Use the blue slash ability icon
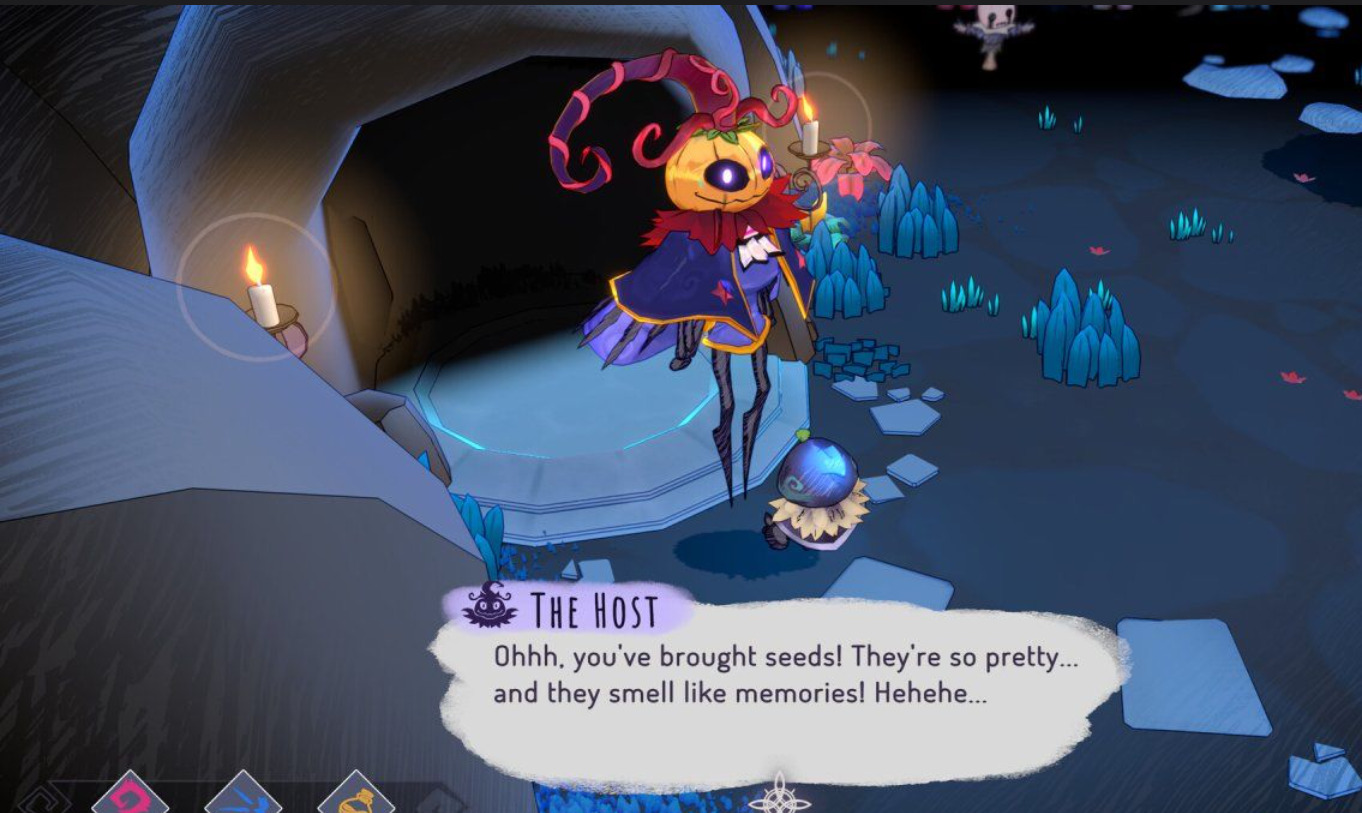 pyautogui.click(x=243, y=799)
